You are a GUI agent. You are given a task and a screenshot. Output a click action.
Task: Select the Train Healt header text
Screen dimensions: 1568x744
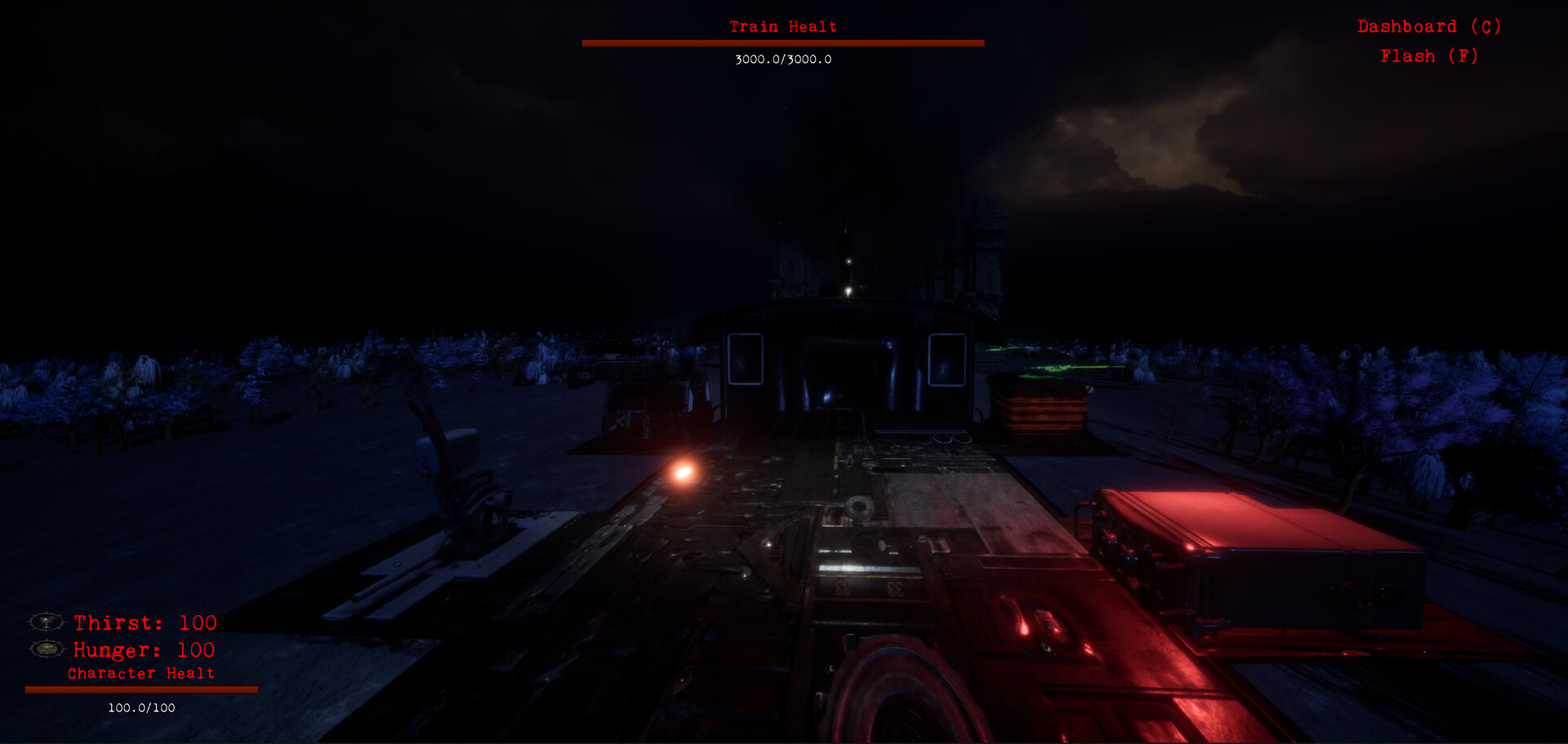point(782,26)
